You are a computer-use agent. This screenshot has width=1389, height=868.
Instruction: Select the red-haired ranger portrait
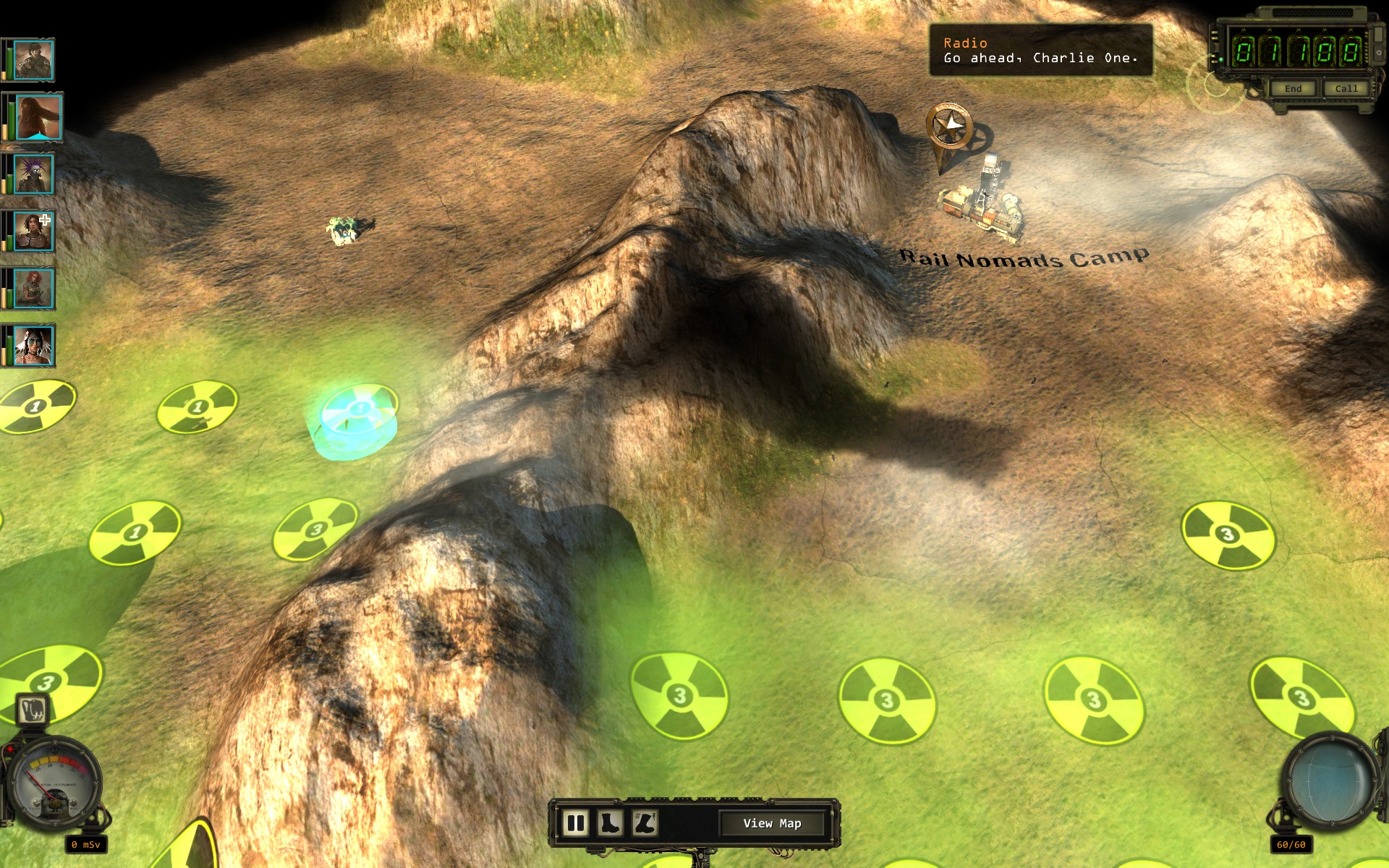33,288
